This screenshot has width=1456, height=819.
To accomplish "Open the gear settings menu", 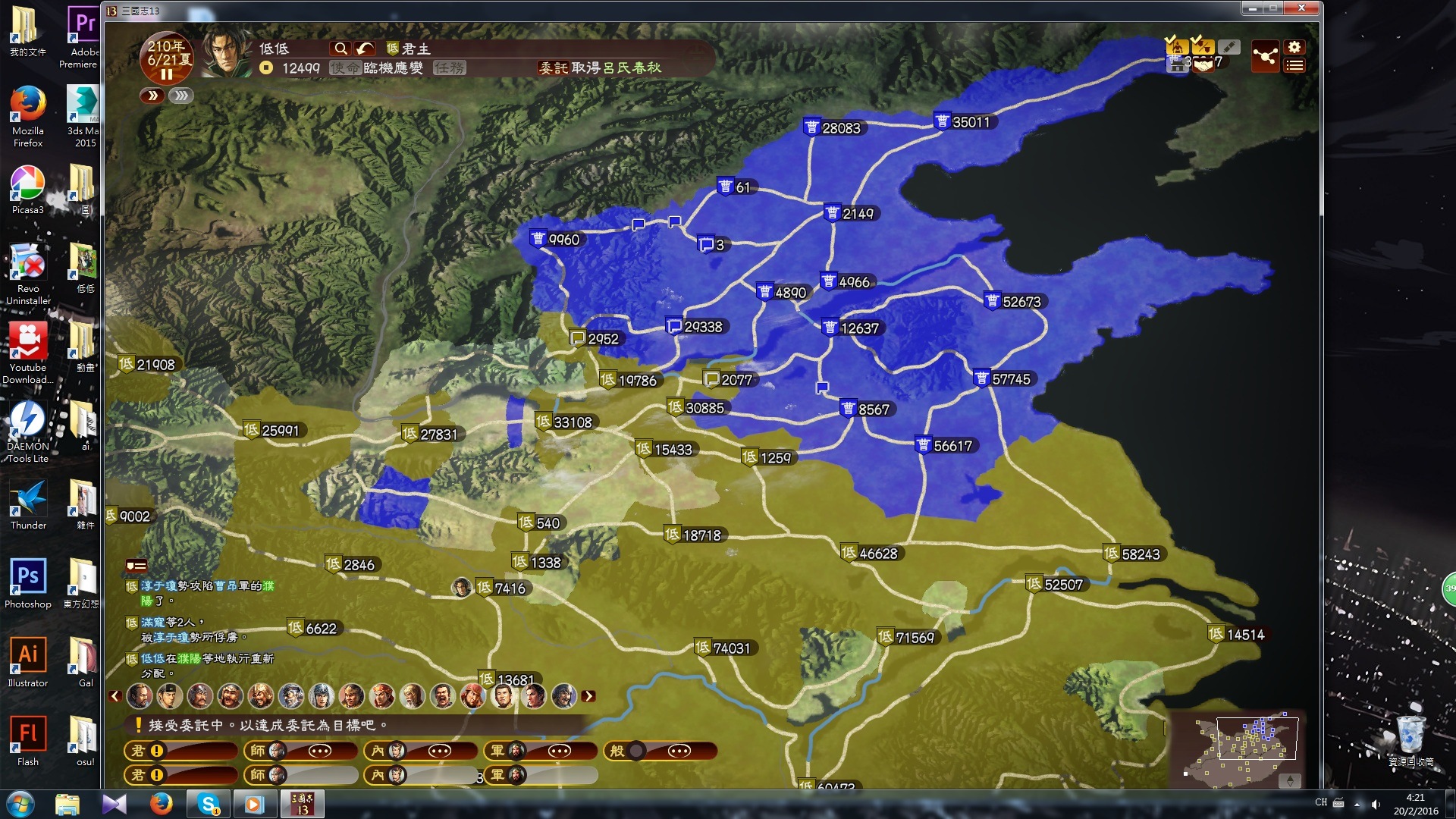I will click(x=1294, y=47).
